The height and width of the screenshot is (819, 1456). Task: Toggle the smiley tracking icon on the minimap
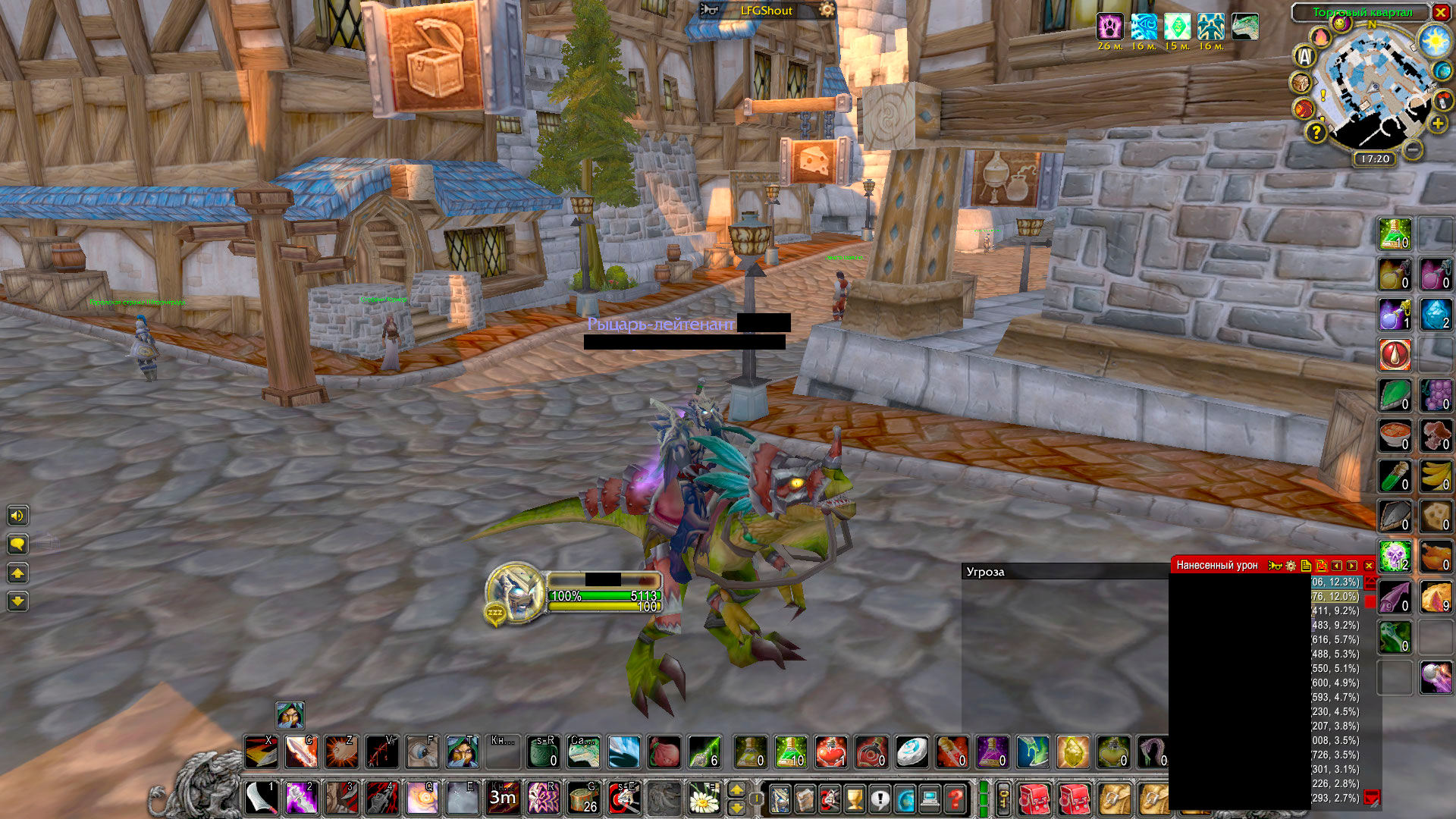[1340, 24]
